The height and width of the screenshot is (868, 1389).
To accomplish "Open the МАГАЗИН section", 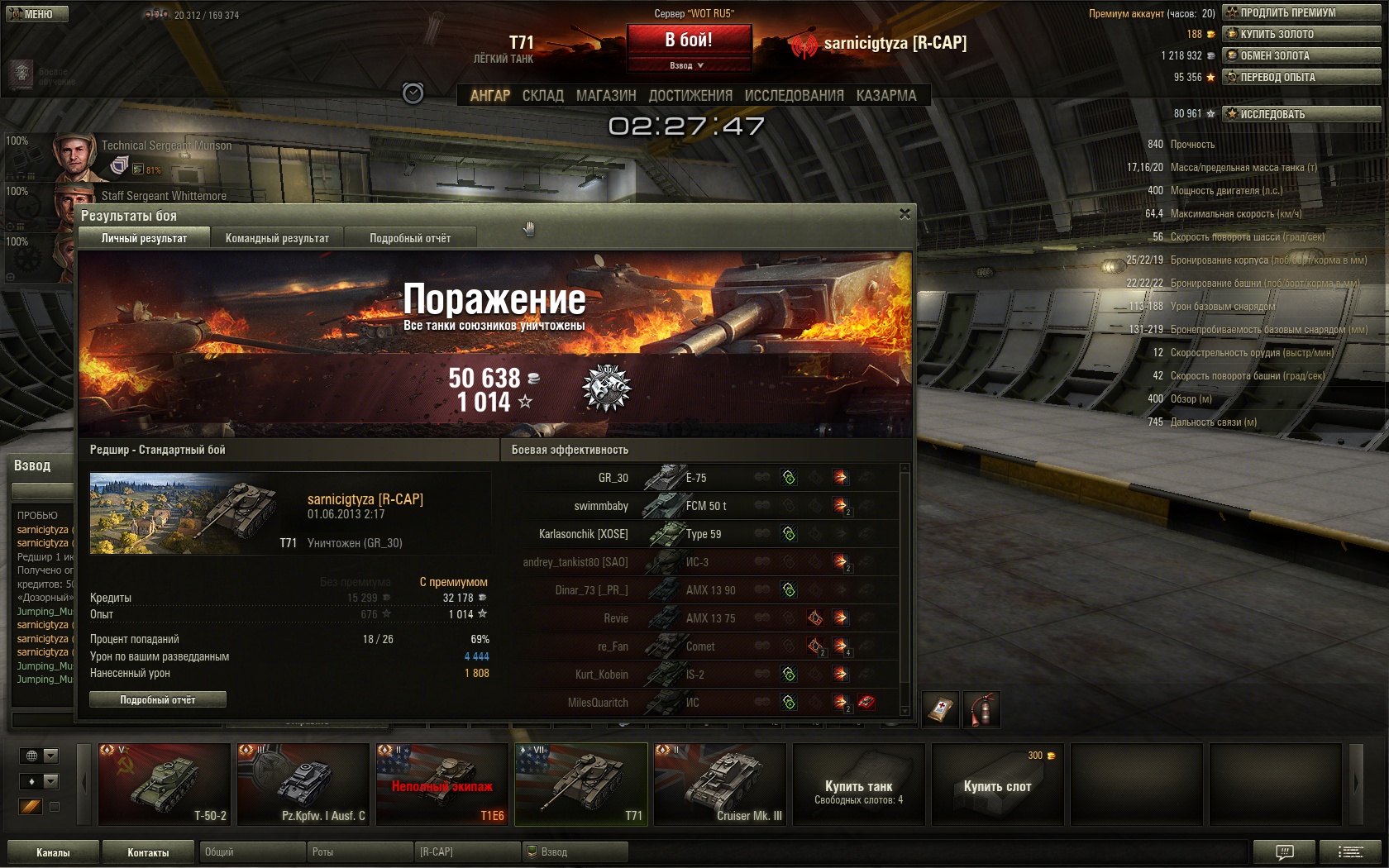I will click(606, 96).
